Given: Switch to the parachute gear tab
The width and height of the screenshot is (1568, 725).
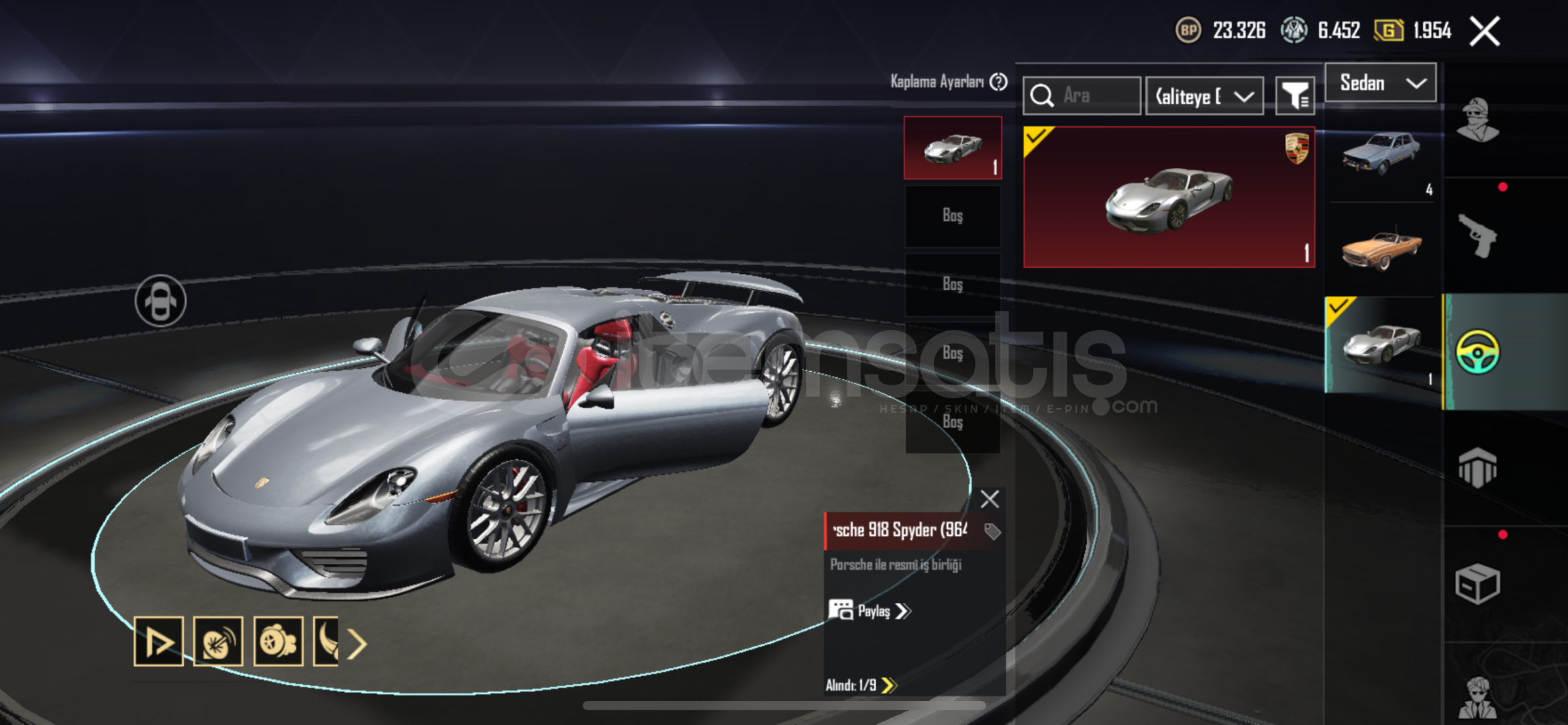Looking at the screenshot, I should [x=1477, y=467].
